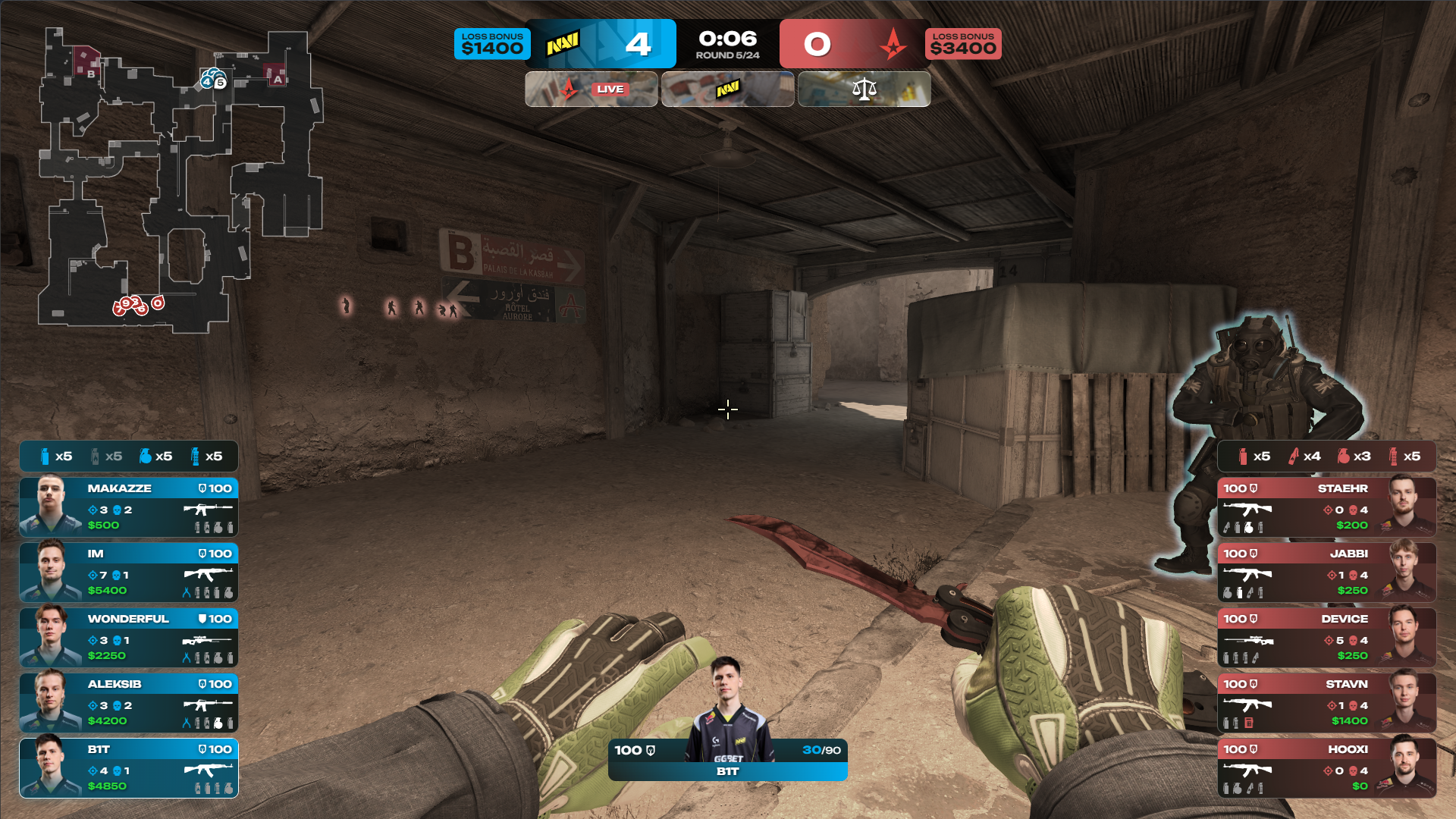1456x819 pixels.
Task: Pick the WONDERFUL player row
Action: tap(129, 637)
